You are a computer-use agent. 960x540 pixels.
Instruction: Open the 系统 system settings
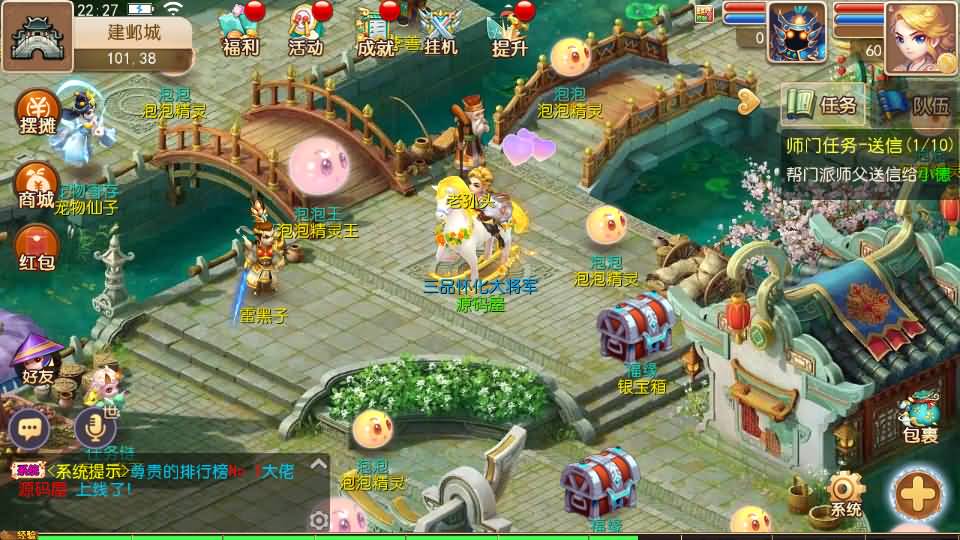845,495
